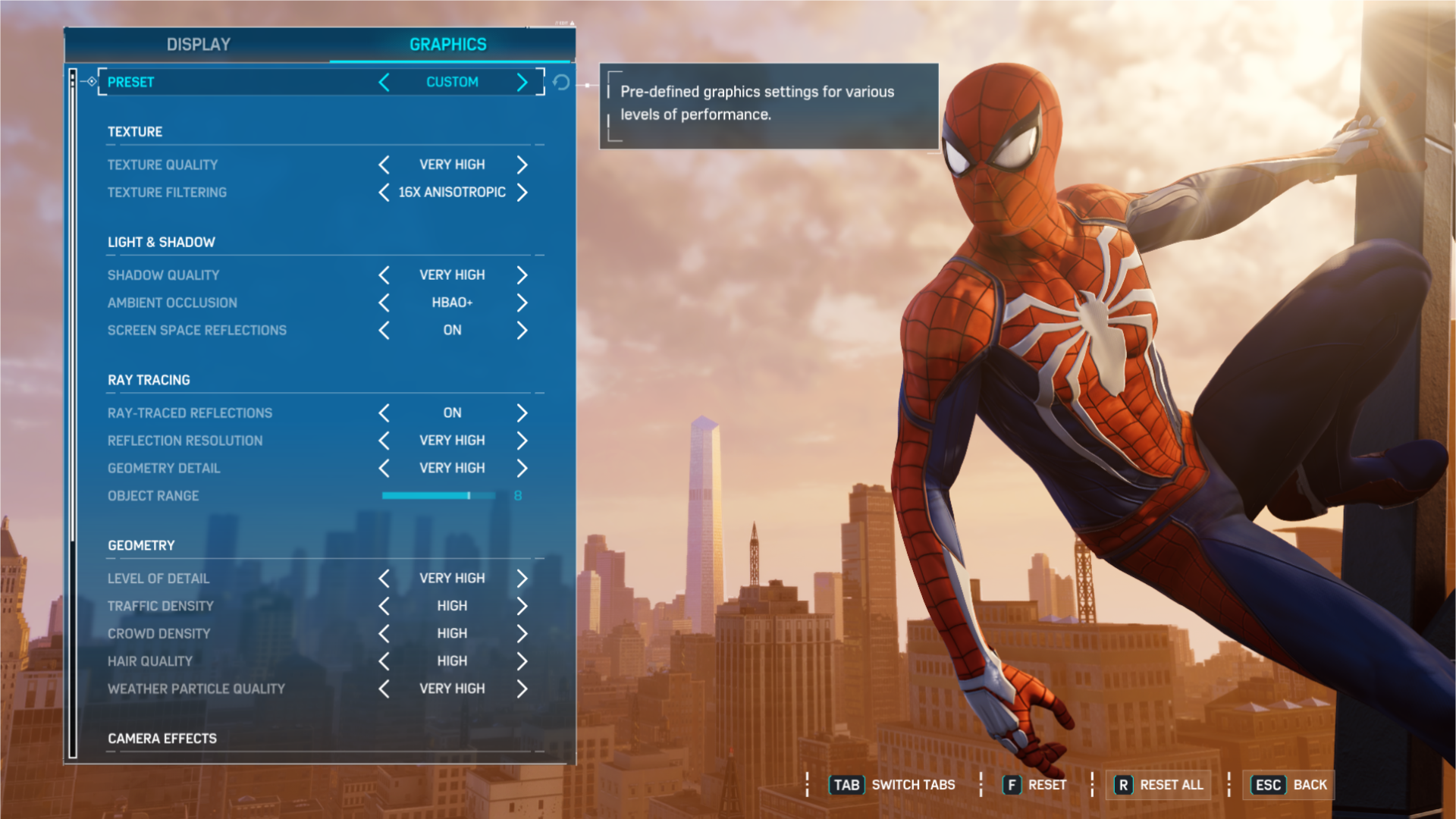1456x819 pixels.
Task: Click the right arrow on Reflection Resolution
Action: [x=522, y=440]
